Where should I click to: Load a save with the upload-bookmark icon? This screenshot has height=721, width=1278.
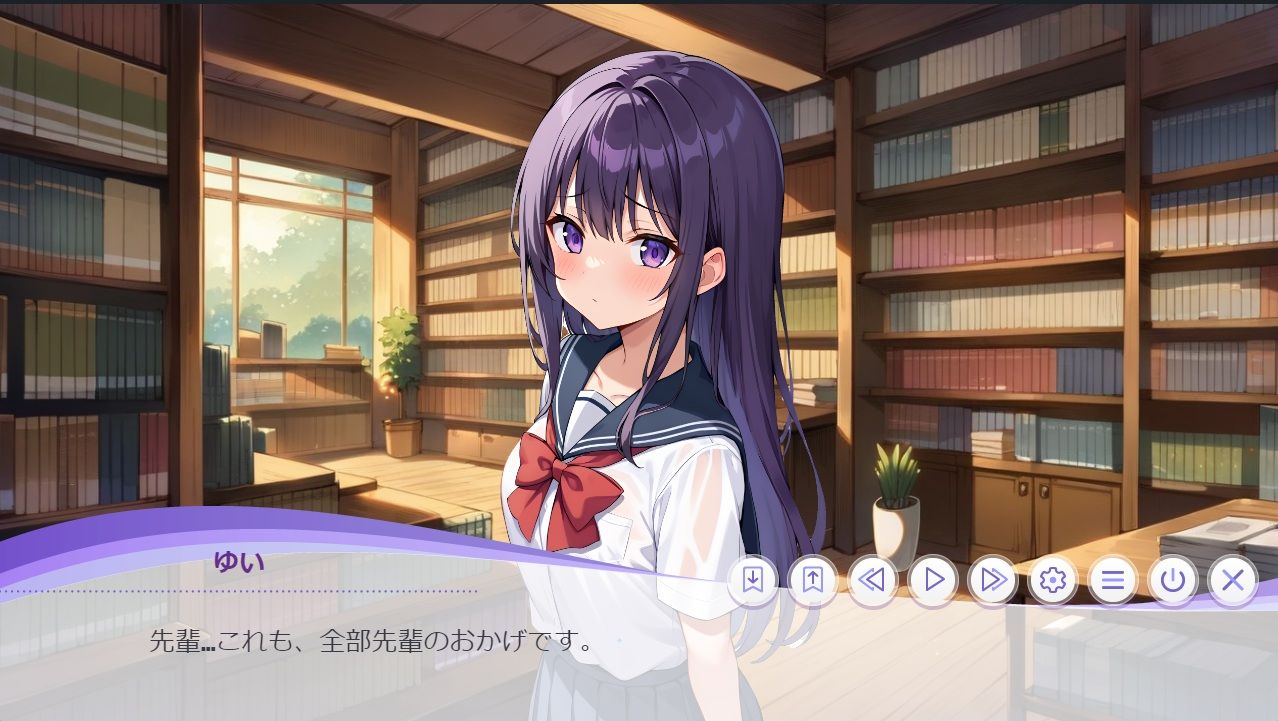[812, 580]
